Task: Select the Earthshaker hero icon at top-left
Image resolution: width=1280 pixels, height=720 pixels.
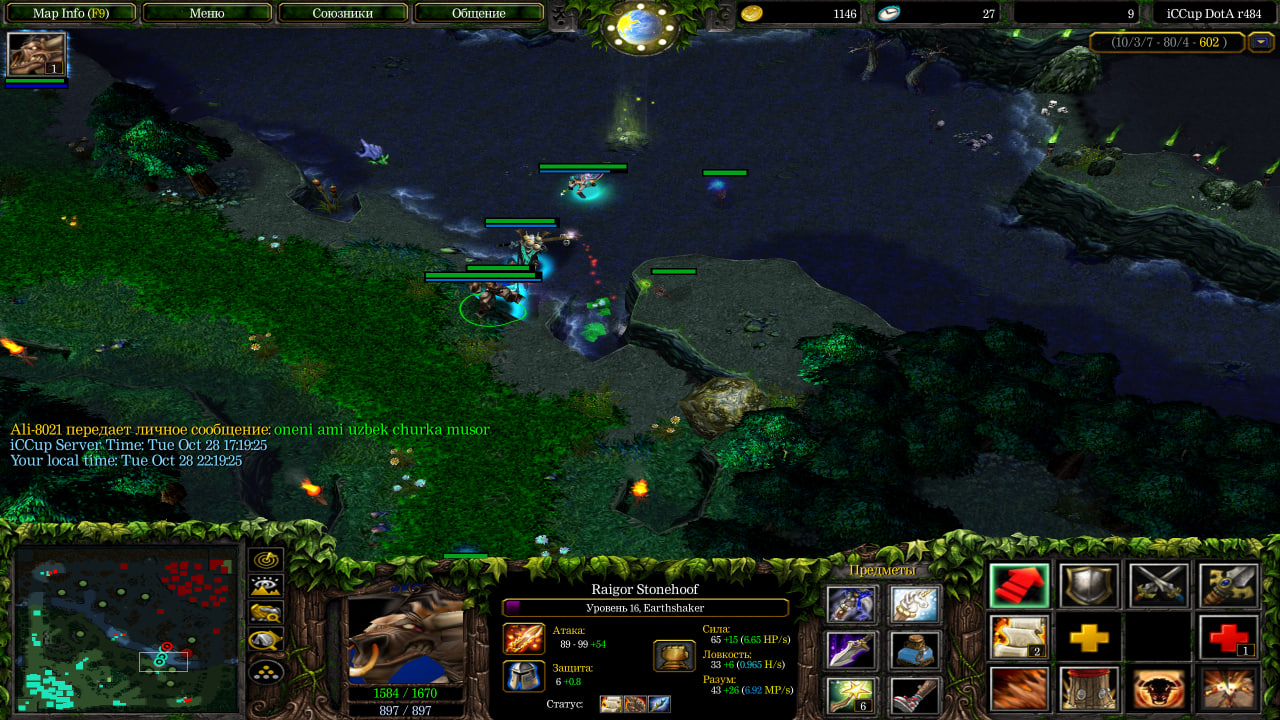Action: coord(37,54)
